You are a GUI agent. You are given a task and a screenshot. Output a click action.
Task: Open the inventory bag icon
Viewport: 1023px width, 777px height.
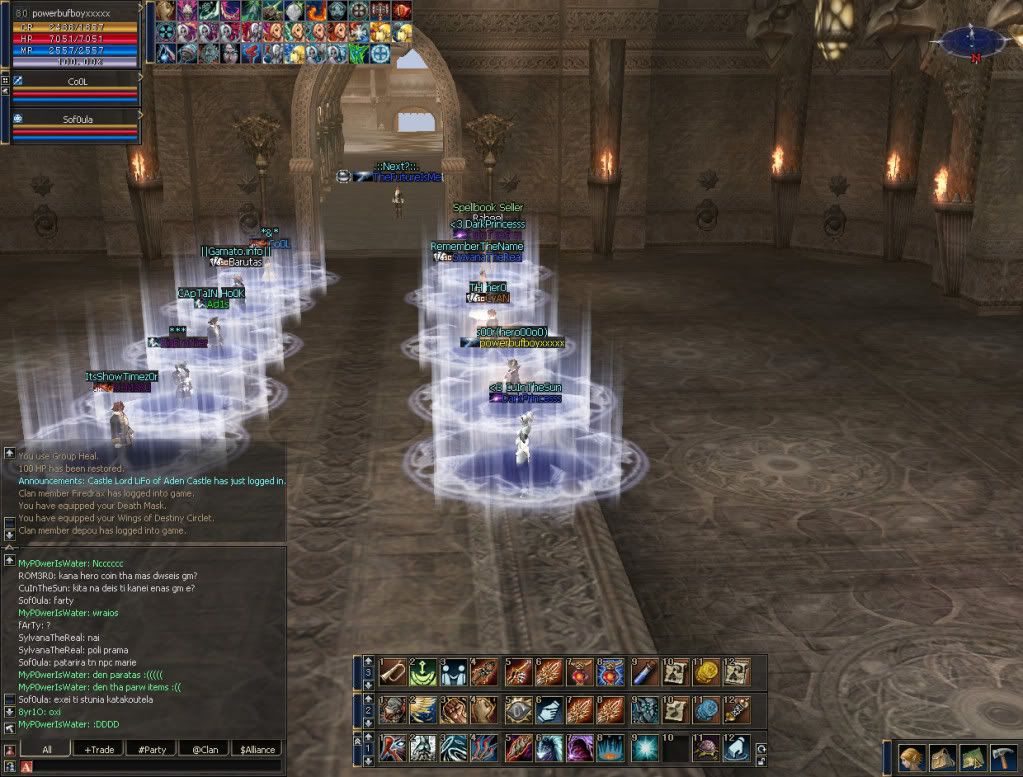[x=941, y=757]
